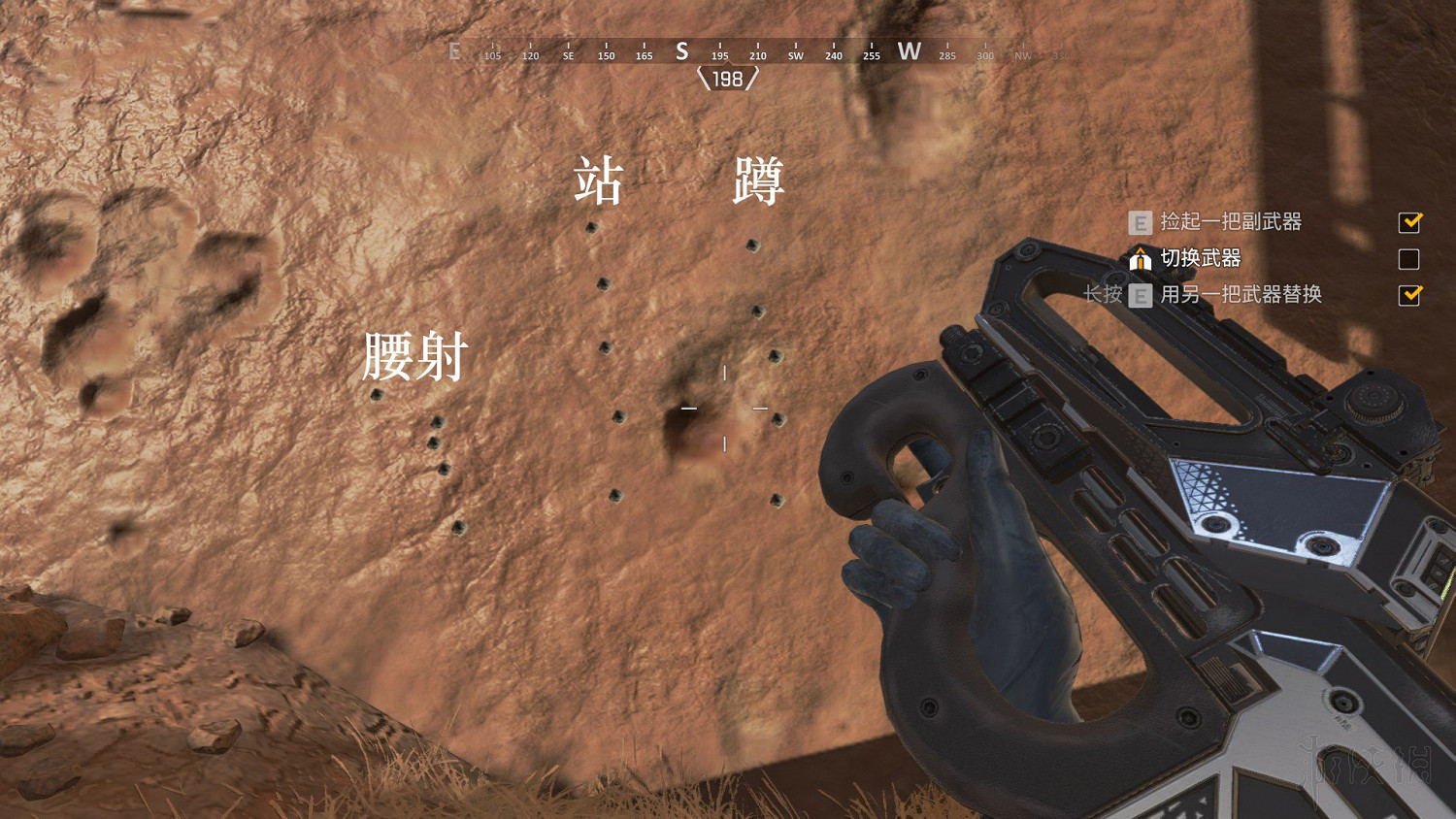This screenshot has height=819, width=1456.
Task: Open the 240 tick mark on the compass
Action: tap(833, 55)
